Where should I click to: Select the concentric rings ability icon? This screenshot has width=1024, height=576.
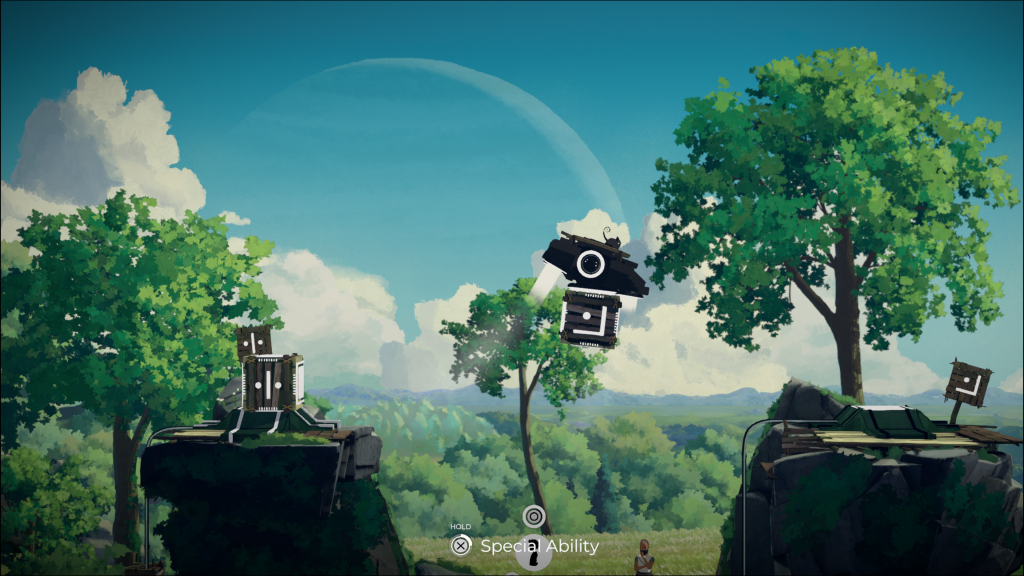(x=533, y=516)
